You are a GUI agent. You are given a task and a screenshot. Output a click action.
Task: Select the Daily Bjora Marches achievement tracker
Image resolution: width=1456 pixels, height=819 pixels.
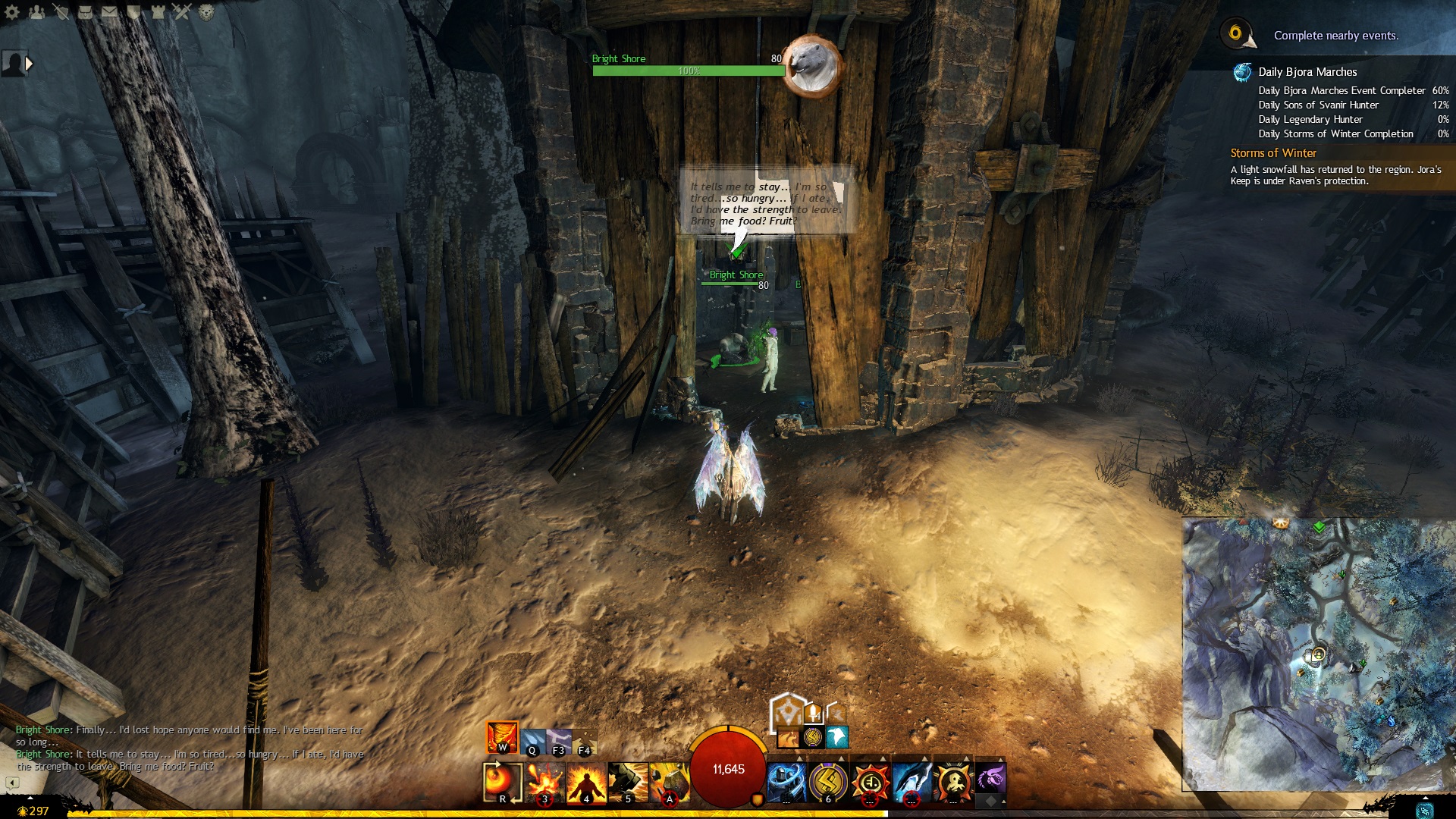1307,72
